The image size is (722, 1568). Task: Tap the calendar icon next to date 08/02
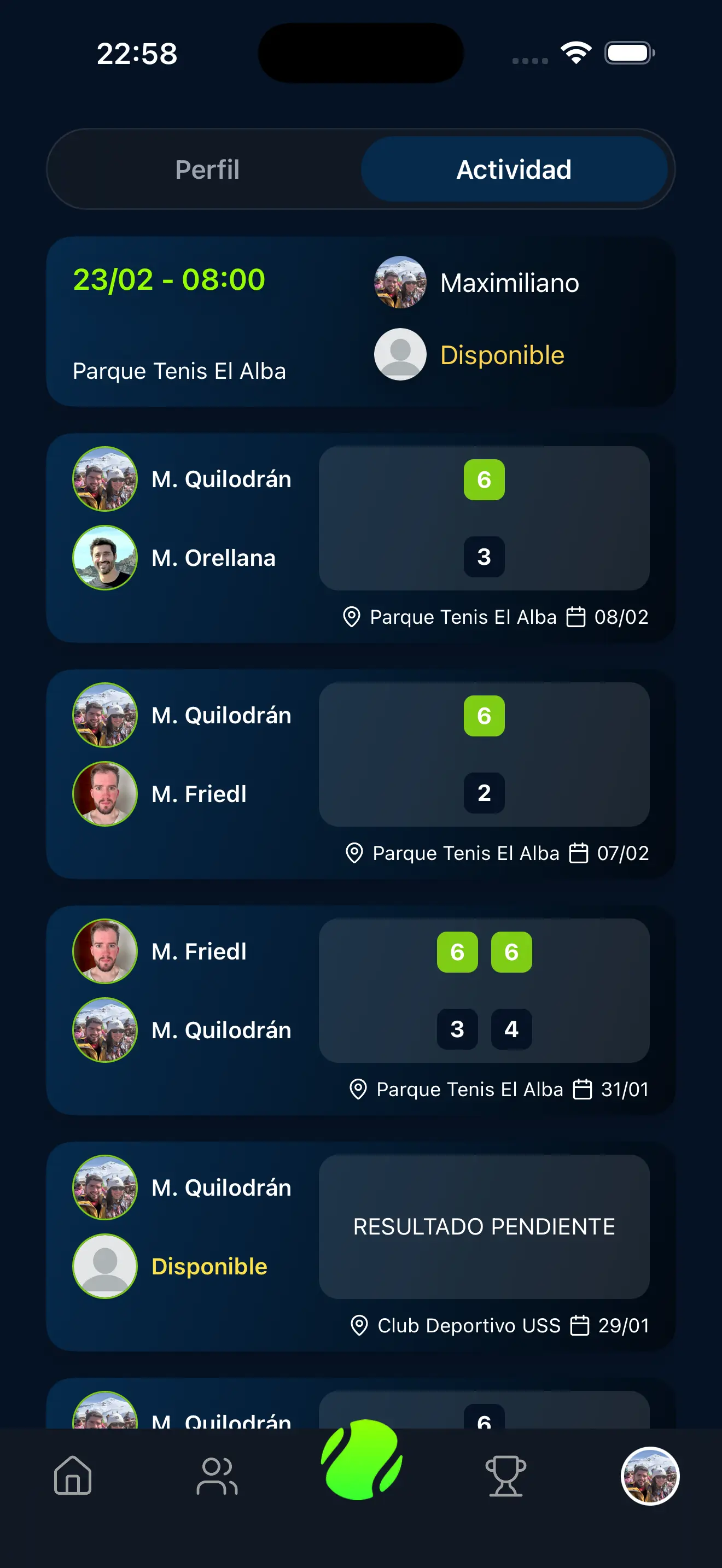tap(576, 617)
